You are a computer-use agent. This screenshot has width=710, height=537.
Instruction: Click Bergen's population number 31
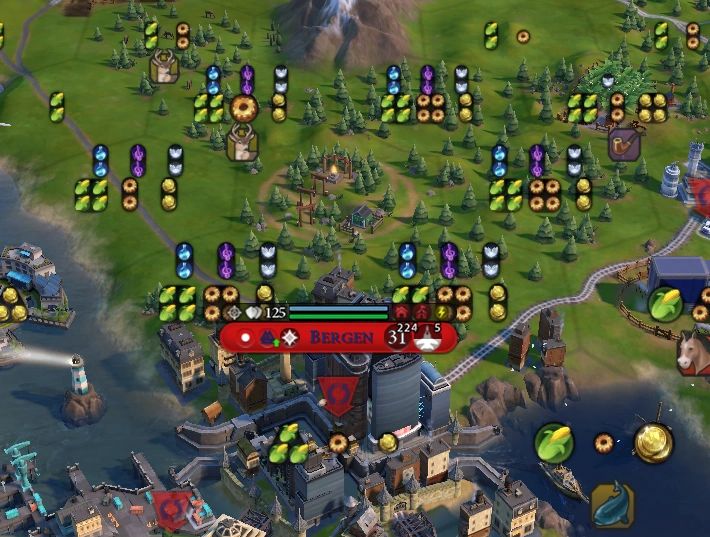coord(396,338)
